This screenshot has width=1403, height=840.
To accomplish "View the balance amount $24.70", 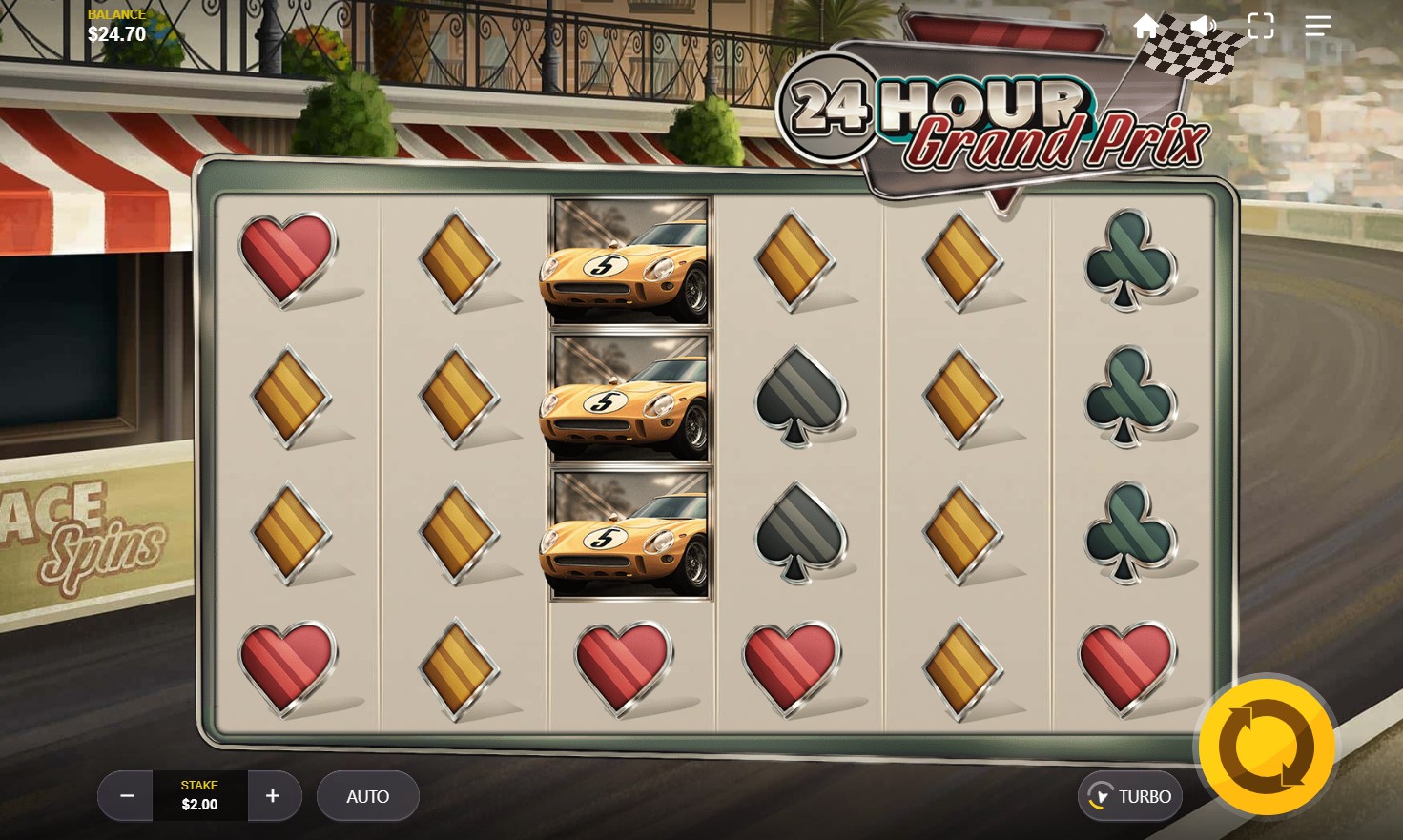I will [115, 33].
